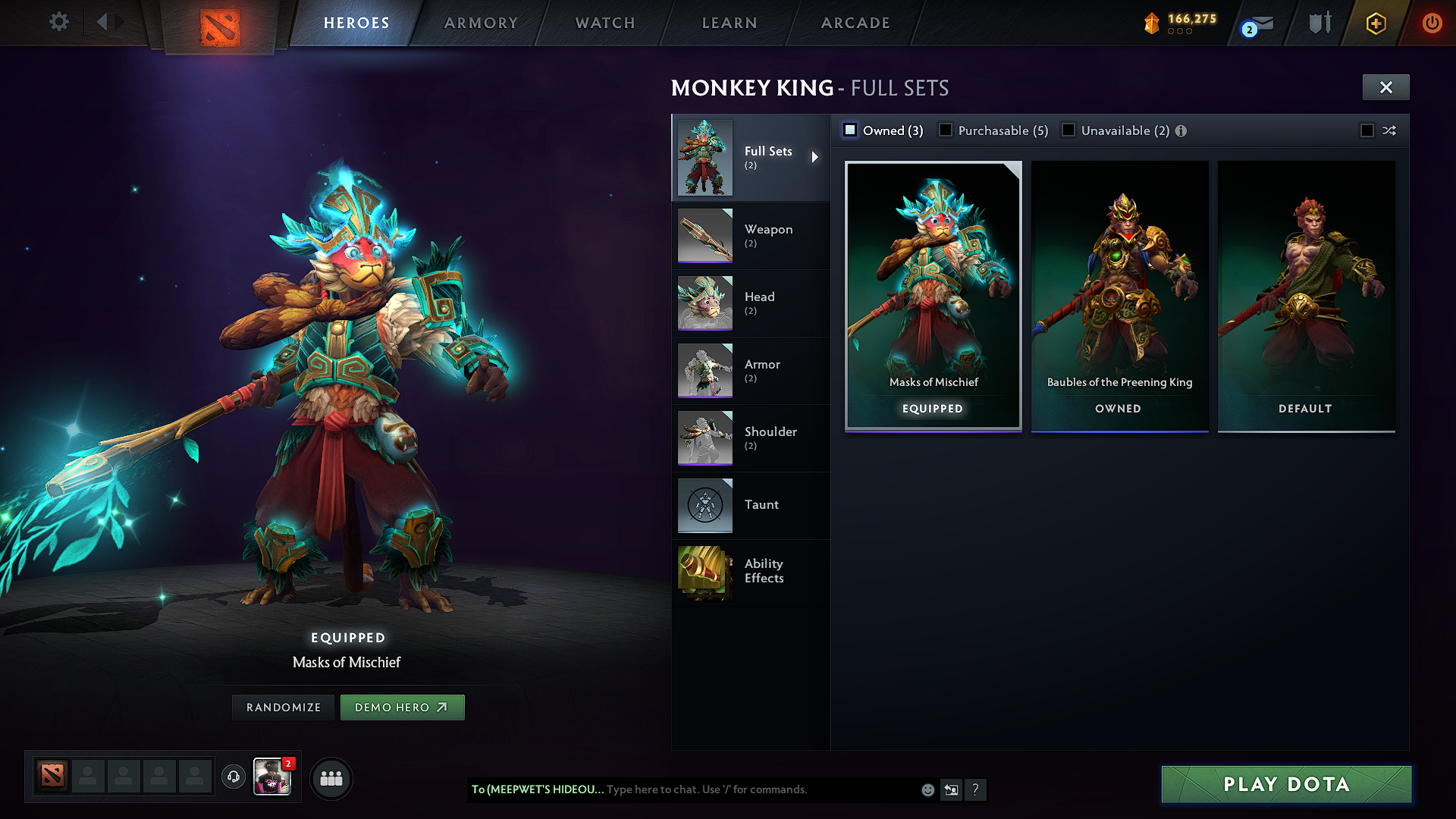Select the Head slot icon
The width and height of the screenshot is (1456, 819).
[x=704, y=303]
